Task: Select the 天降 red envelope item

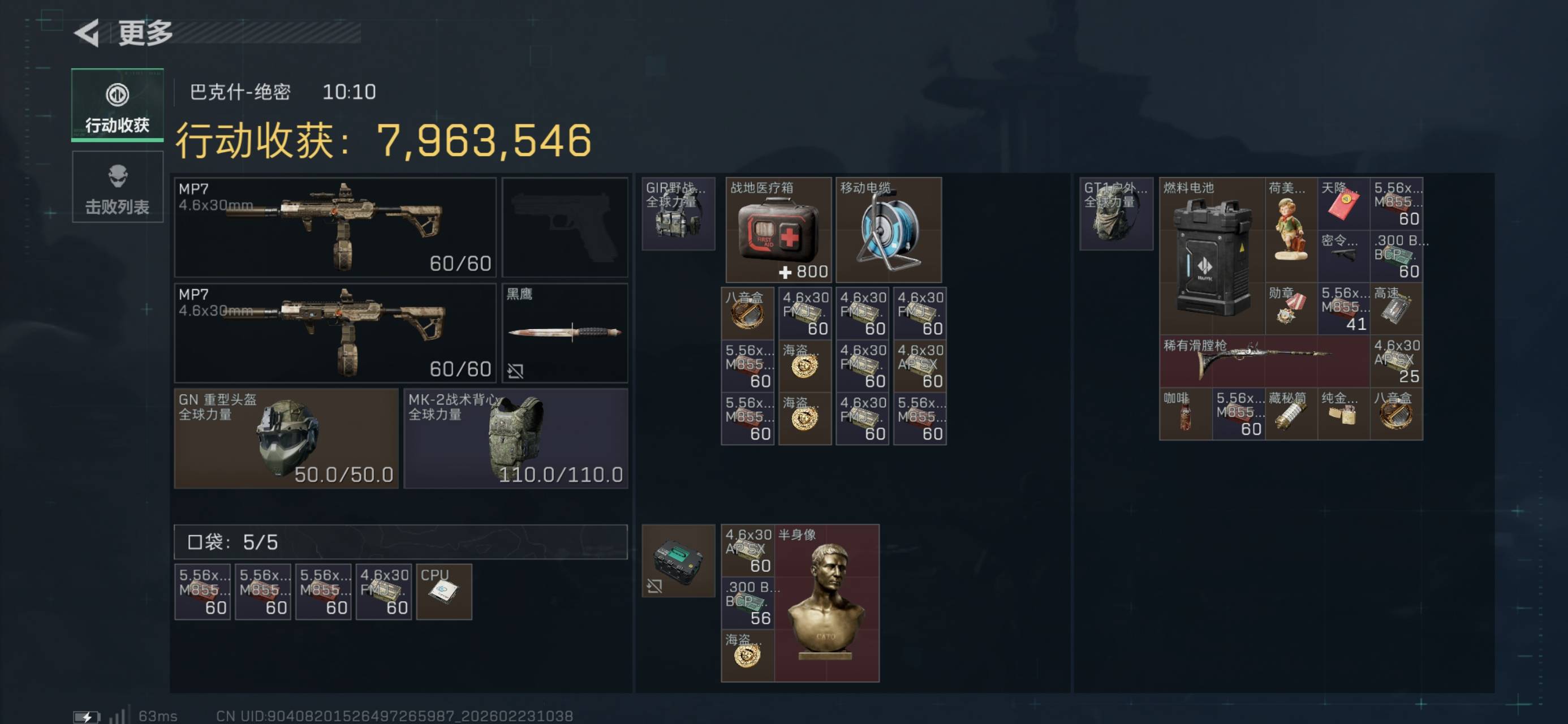Action: tap(1343, 204)
